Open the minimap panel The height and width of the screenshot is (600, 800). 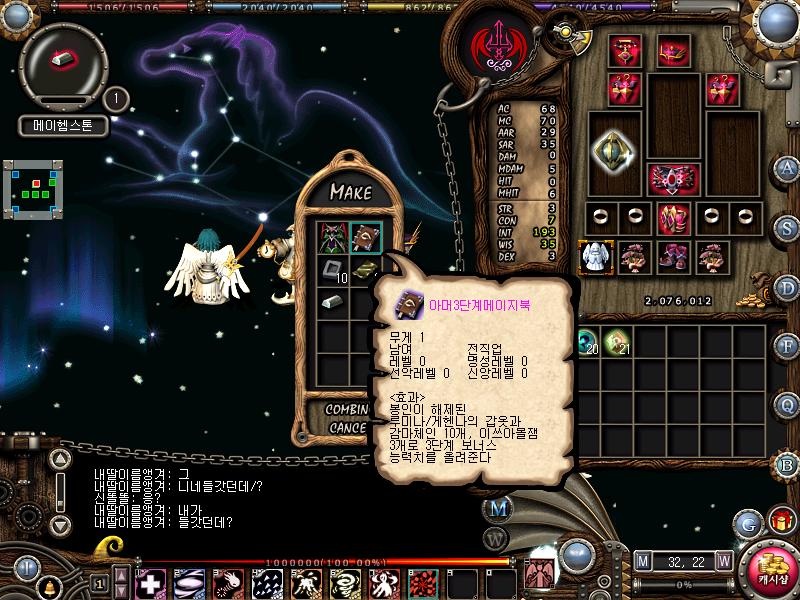point(35,187)
